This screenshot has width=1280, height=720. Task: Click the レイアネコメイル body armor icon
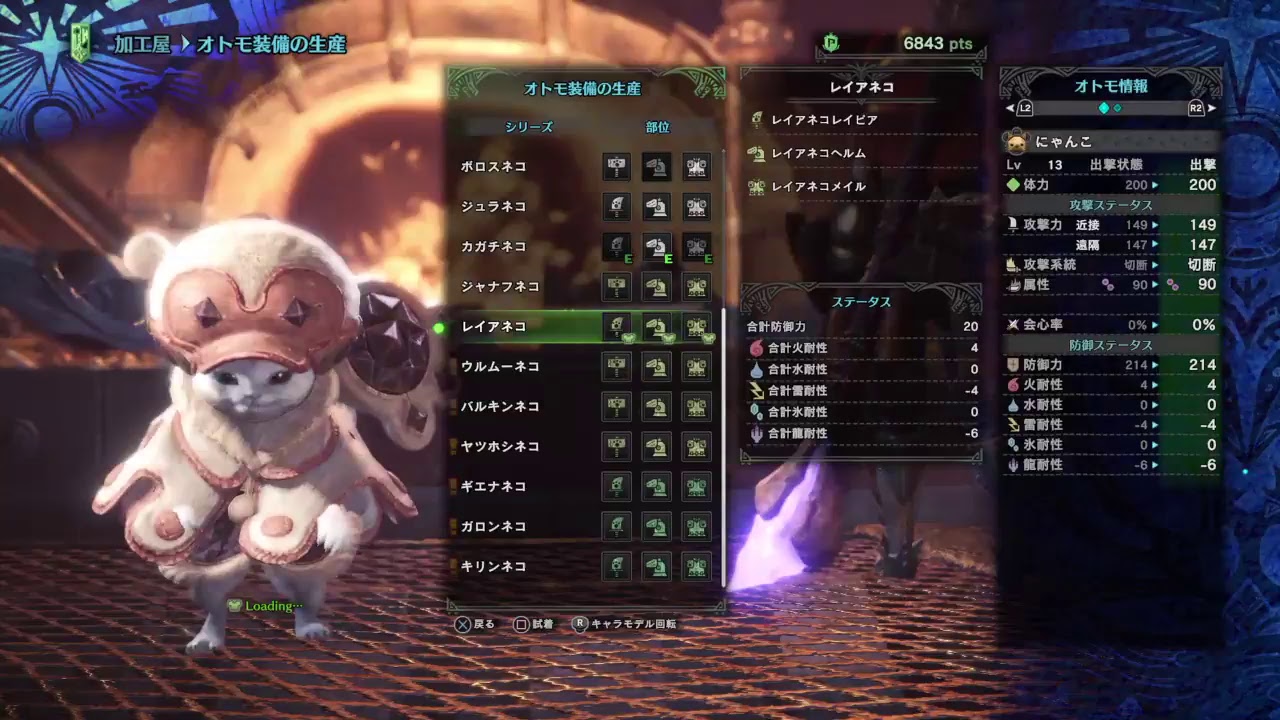(756, 186)
